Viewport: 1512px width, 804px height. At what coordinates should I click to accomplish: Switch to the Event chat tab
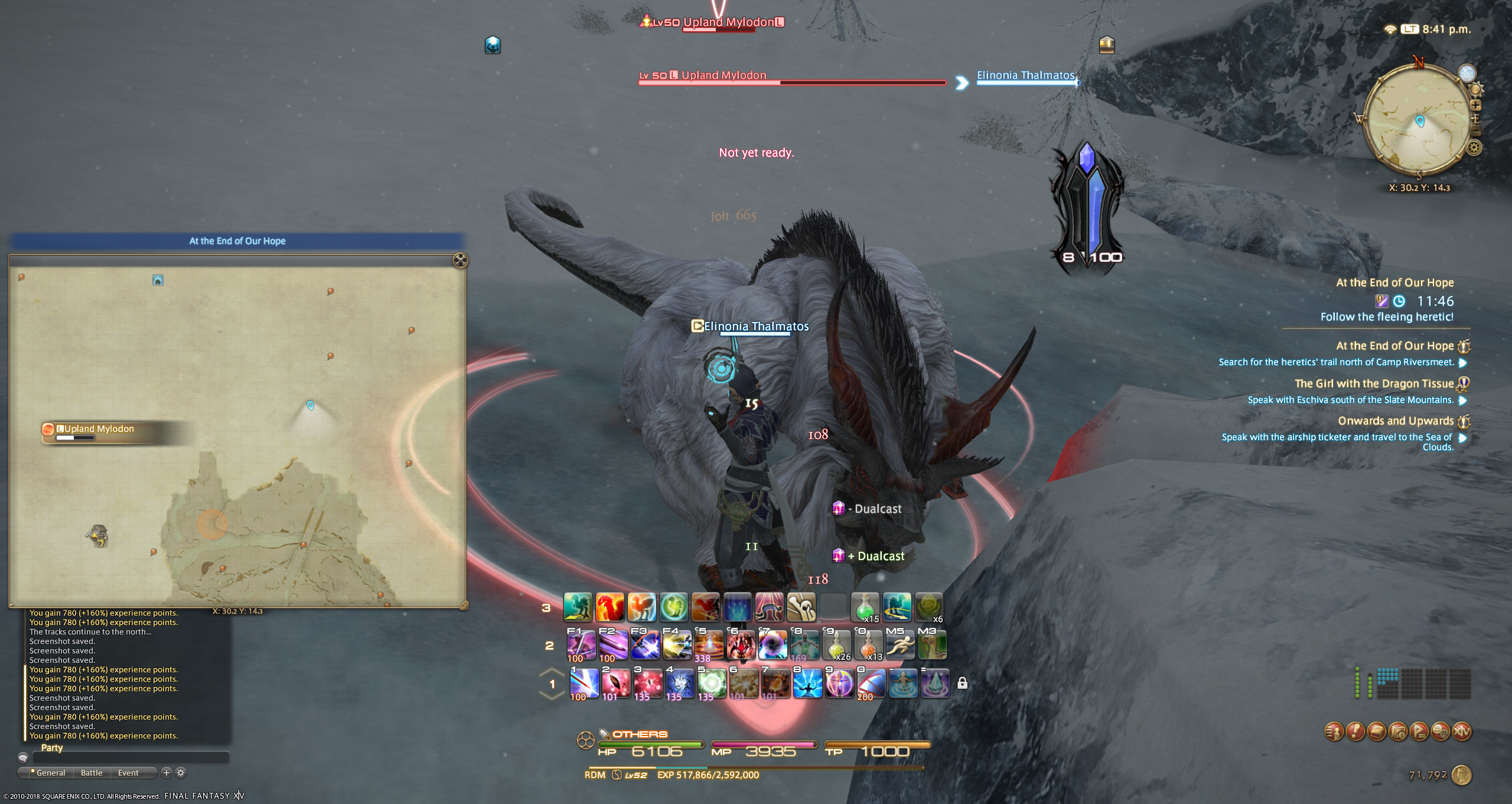click(128, 773)
